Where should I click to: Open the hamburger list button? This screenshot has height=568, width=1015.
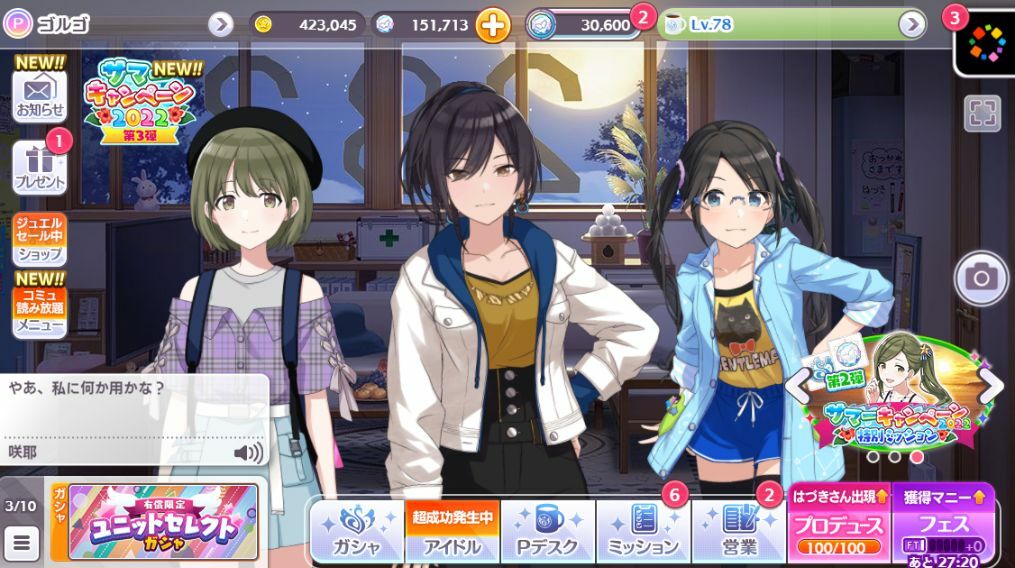pos(21,544)
